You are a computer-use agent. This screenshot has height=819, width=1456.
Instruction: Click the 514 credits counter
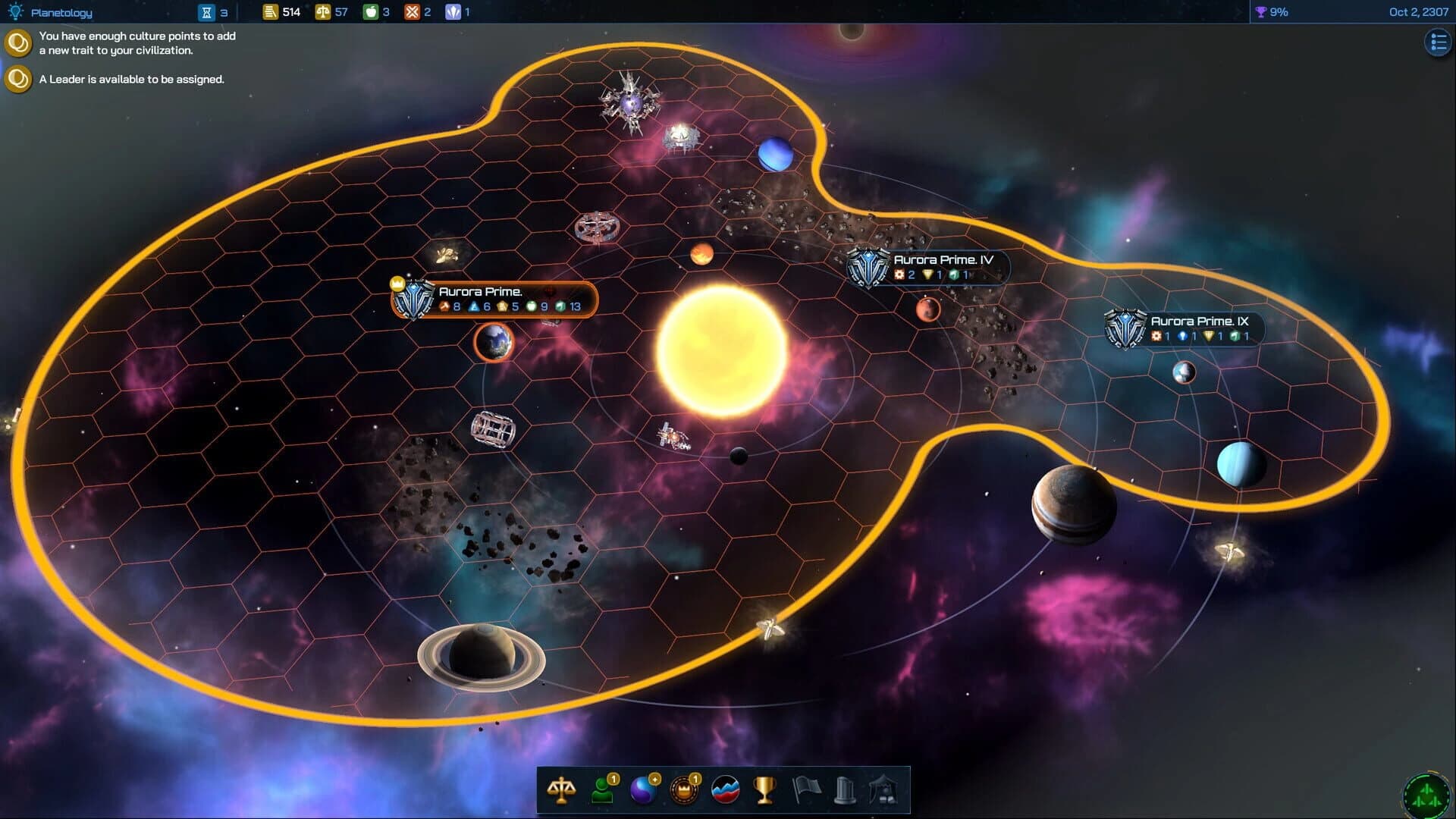[x=281, y=11]
